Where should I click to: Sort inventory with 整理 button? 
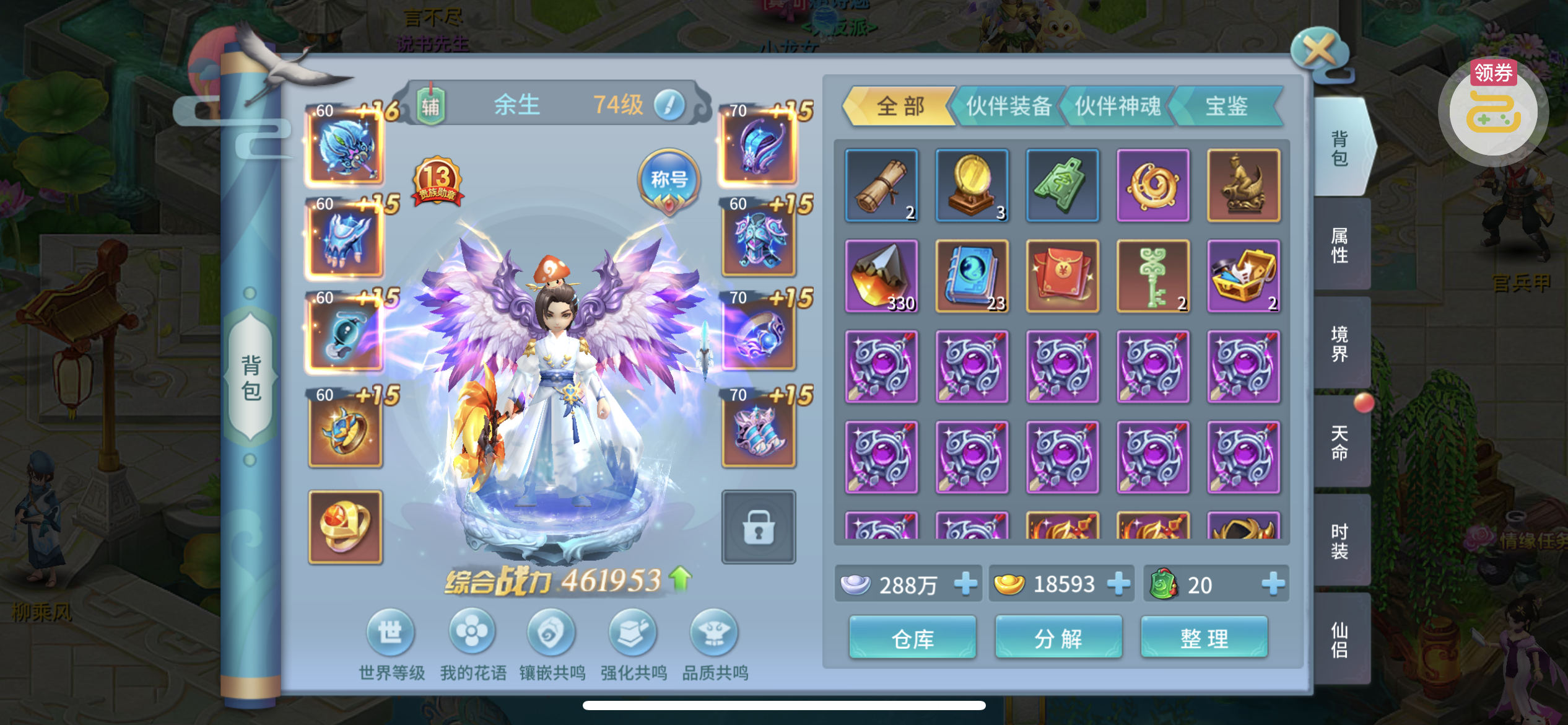(x=1204, y=638)
